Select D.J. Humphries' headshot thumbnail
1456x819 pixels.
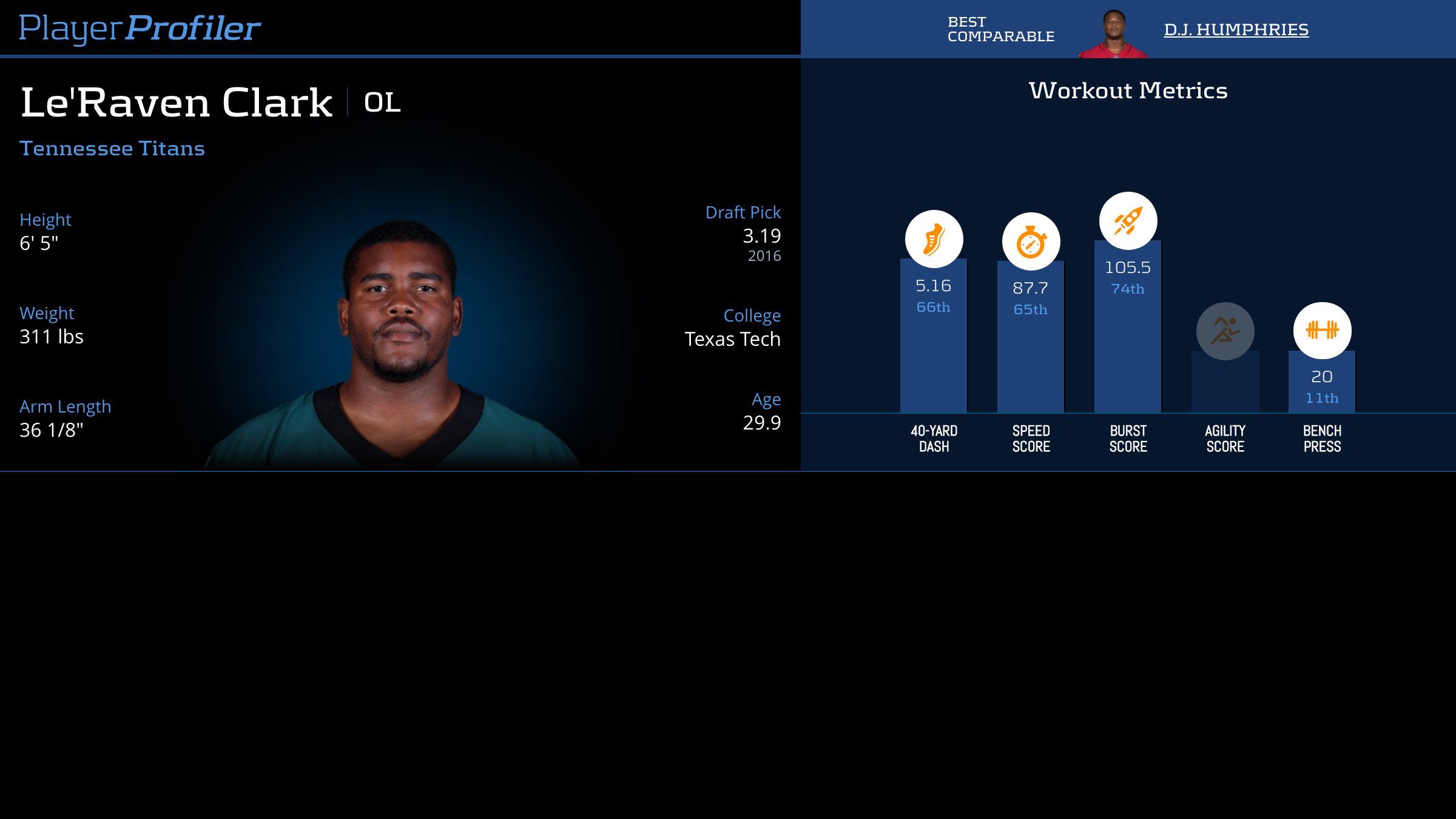click(x=1113, y=34)
